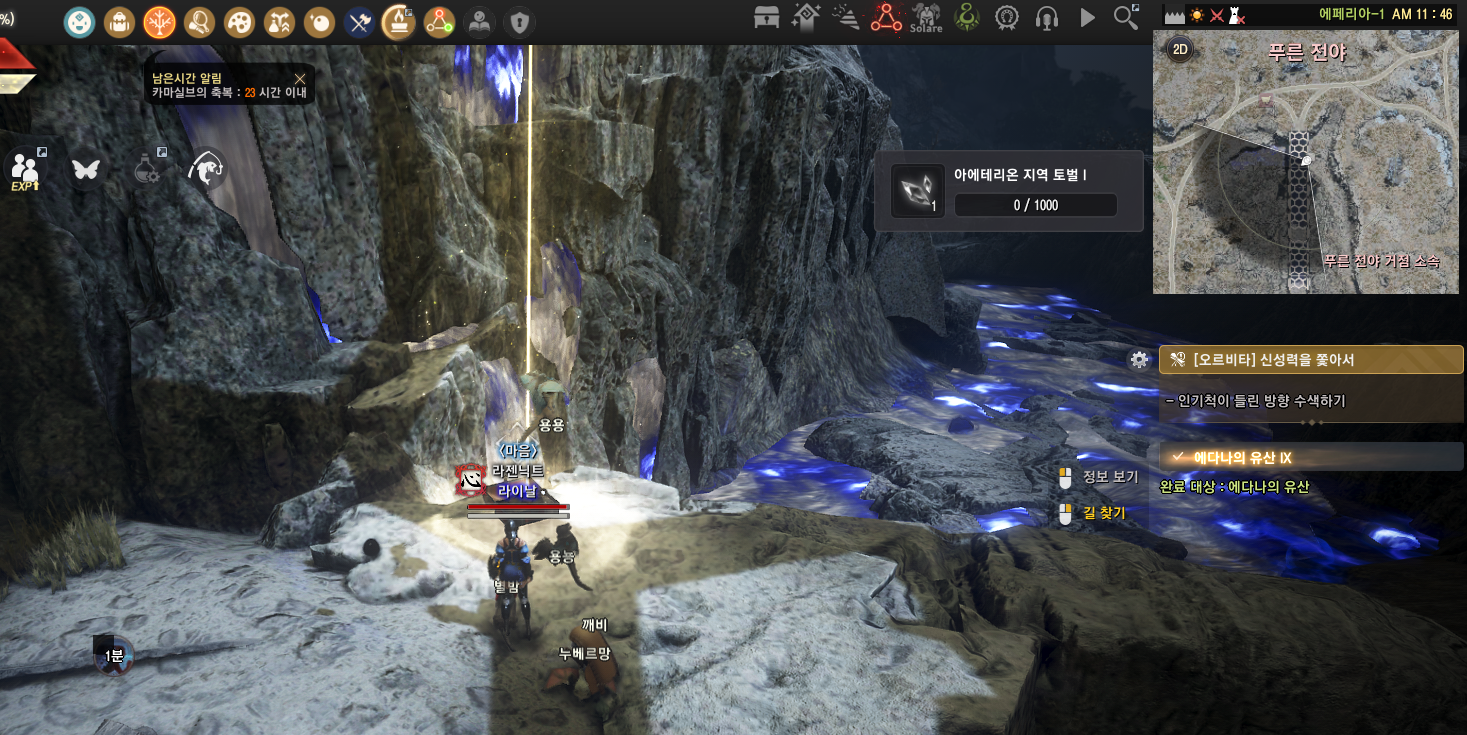Viewport: 1467px width, 735px height.
Task: Select the fishing rod fish icon
Action: [x=206, y=169]
